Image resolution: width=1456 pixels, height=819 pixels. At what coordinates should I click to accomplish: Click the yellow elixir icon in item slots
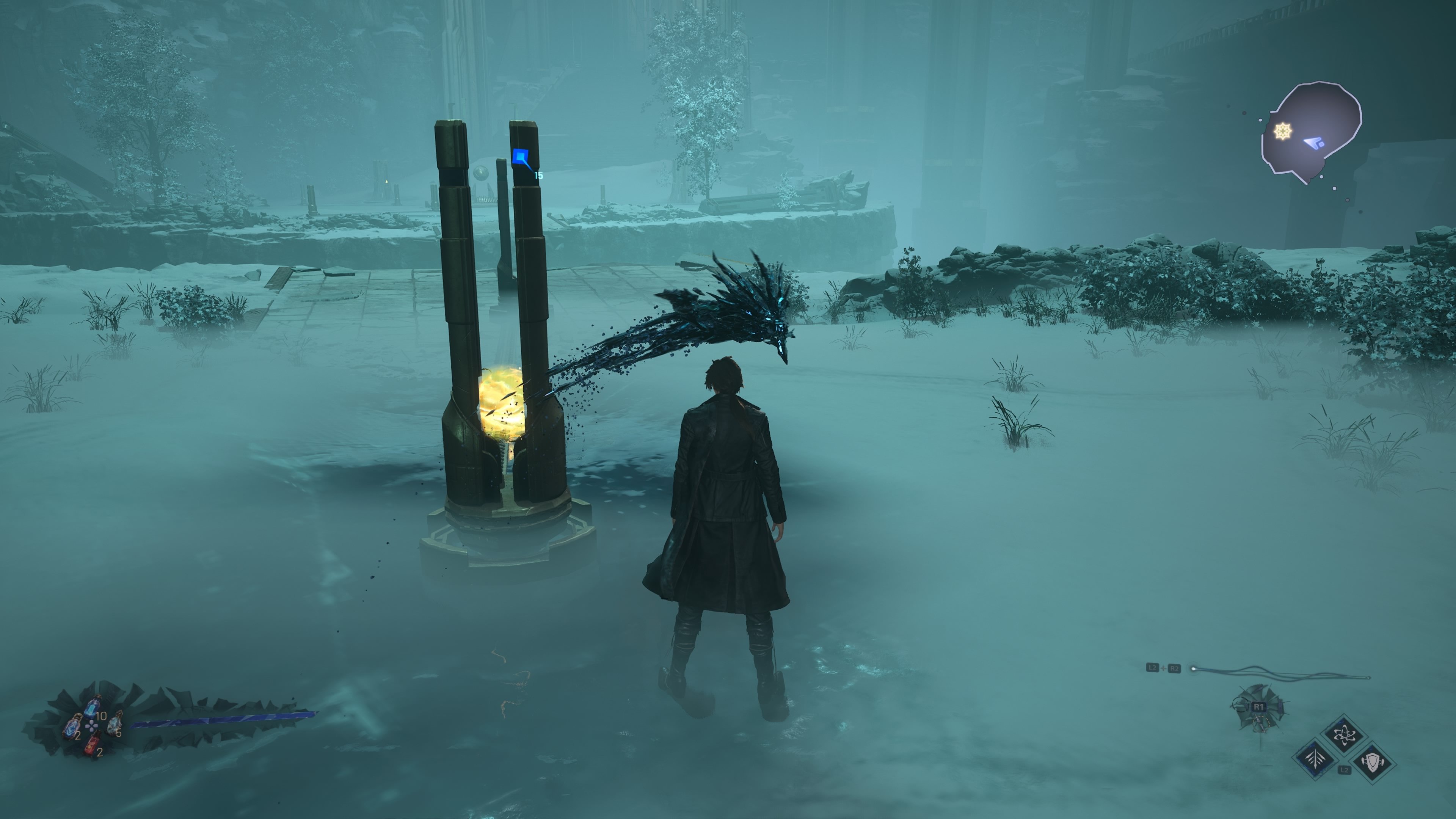(115, 725)
